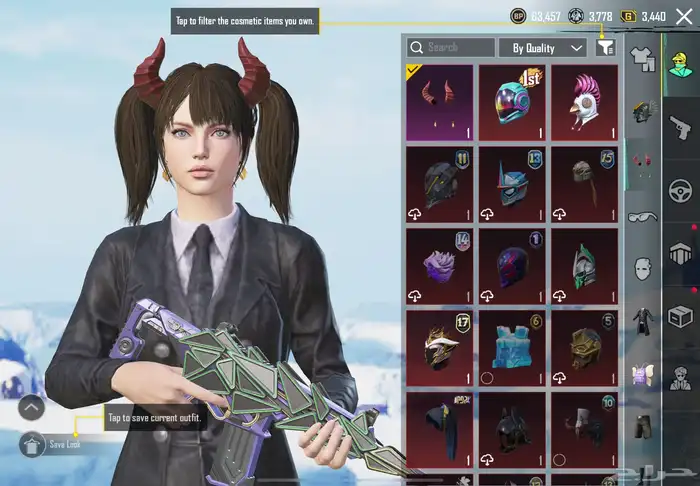The width and height of the screenshot is (700, 486).
Task: Choose the 1st-place teal helmet
Action: pyautogui.click(x=512, y=102)
